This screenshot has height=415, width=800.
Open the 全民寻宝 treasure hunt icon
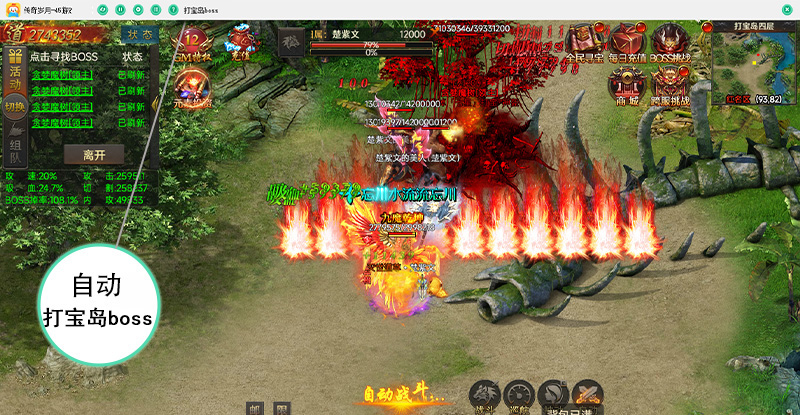(x=585, y=43)
